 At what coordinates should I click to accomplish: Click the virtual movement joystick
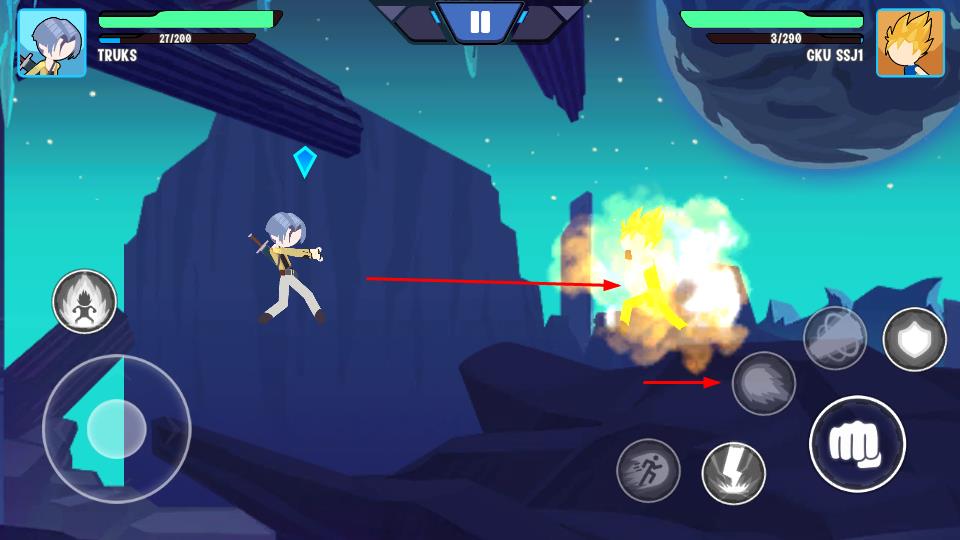pos(117,429)
